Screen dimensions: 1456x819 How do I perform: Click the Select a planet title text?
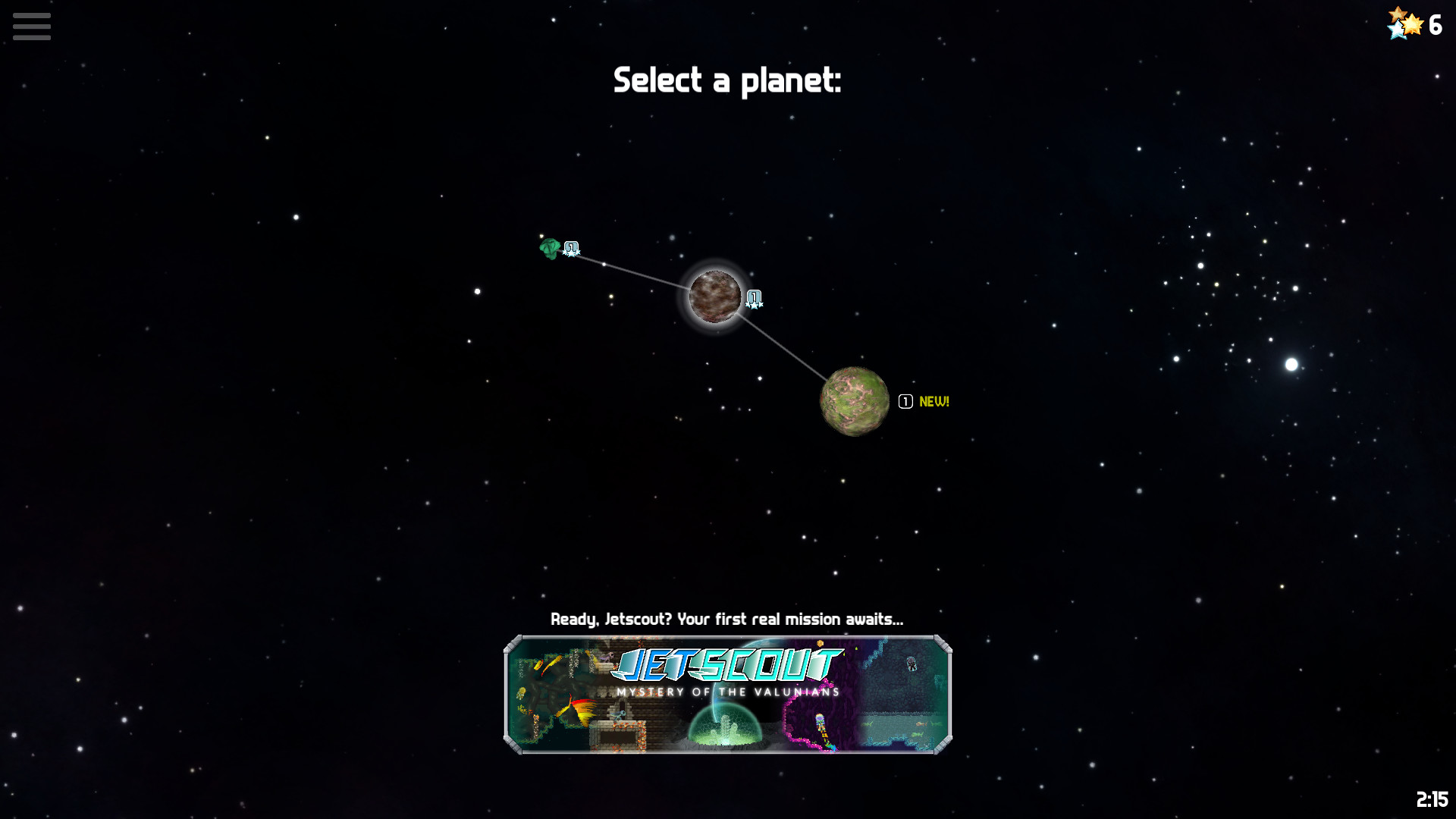[x=726, y=80]
